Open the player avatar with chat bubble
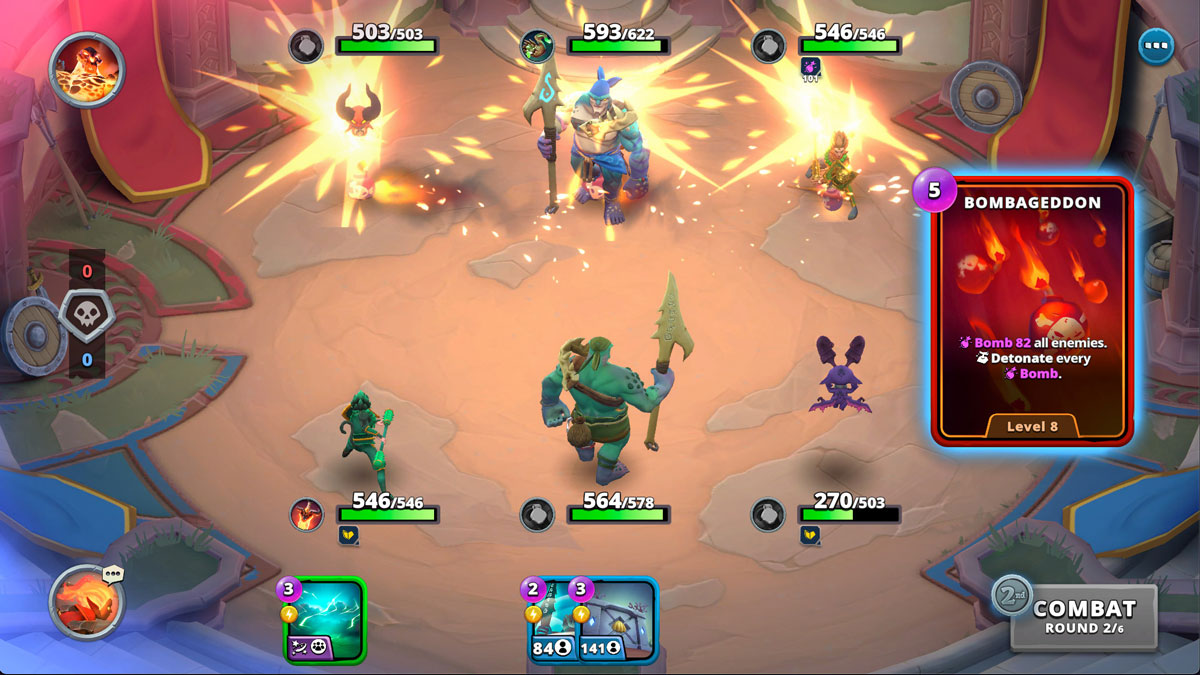Image resolution: width=1200 pixels, height=675 pixels. tap(87, 602)
